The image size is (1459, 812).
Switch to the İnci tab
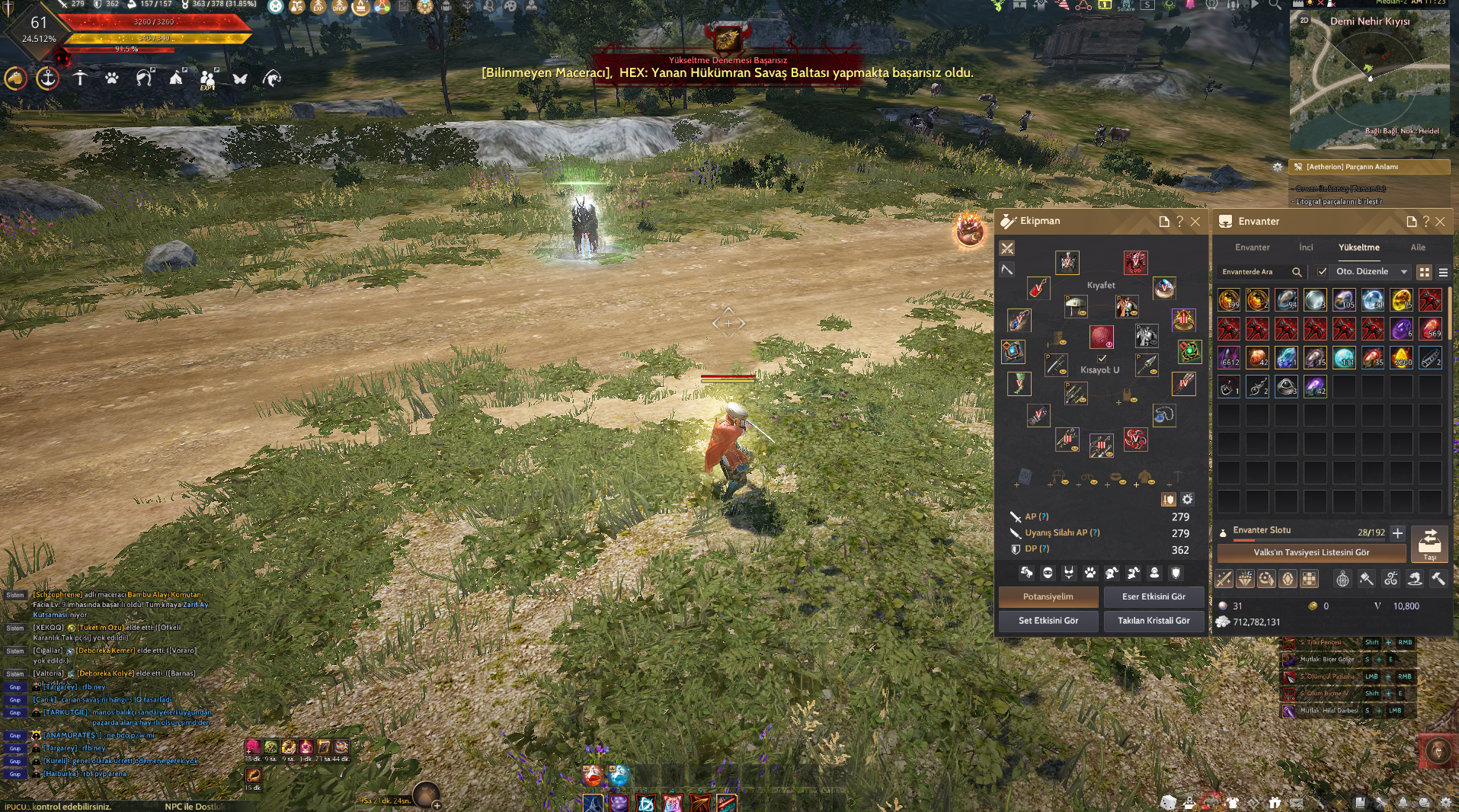[1306, 248]
